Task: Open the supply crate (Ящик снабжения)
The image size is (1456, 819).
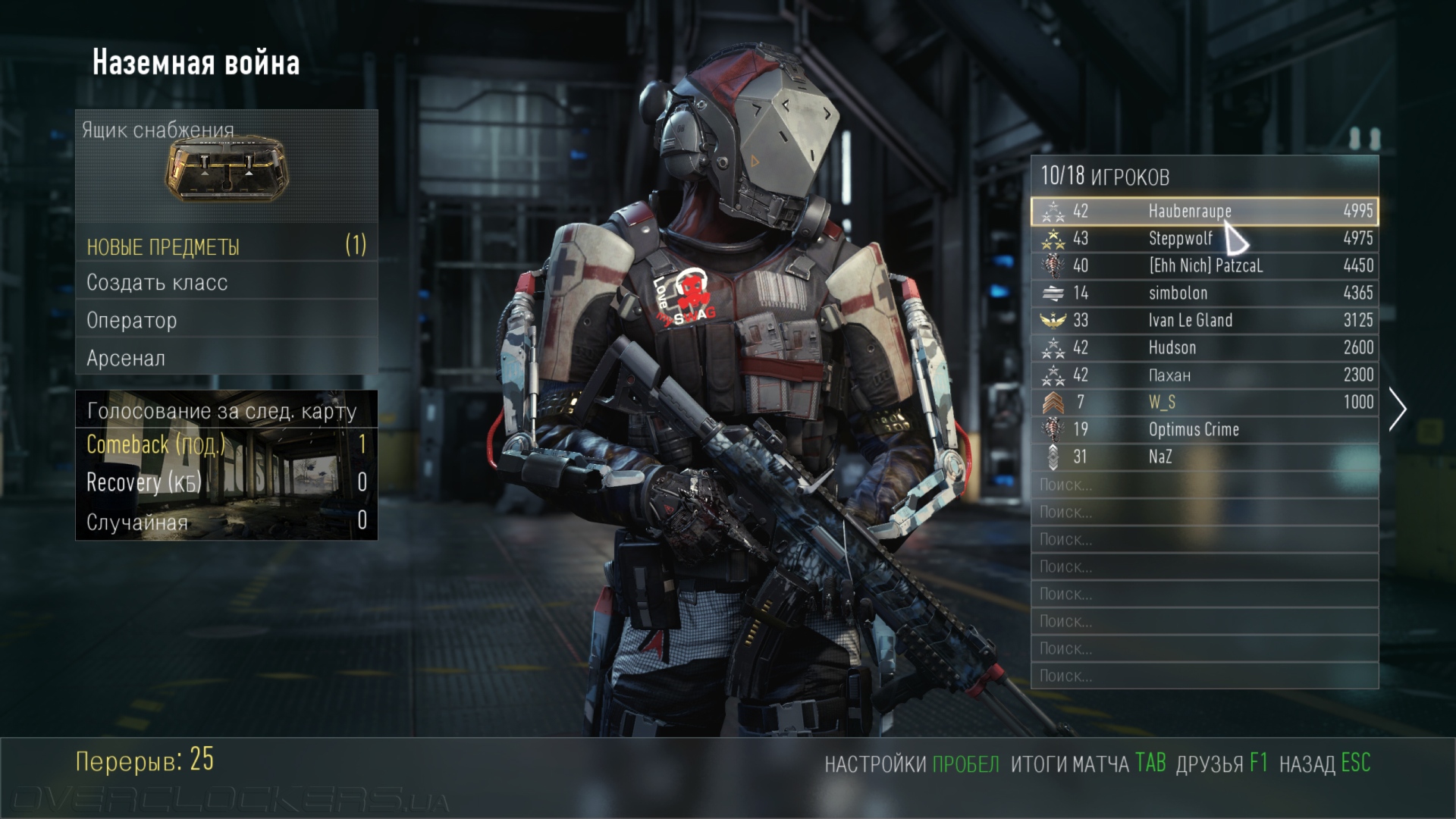Action: tap(227, 168)
